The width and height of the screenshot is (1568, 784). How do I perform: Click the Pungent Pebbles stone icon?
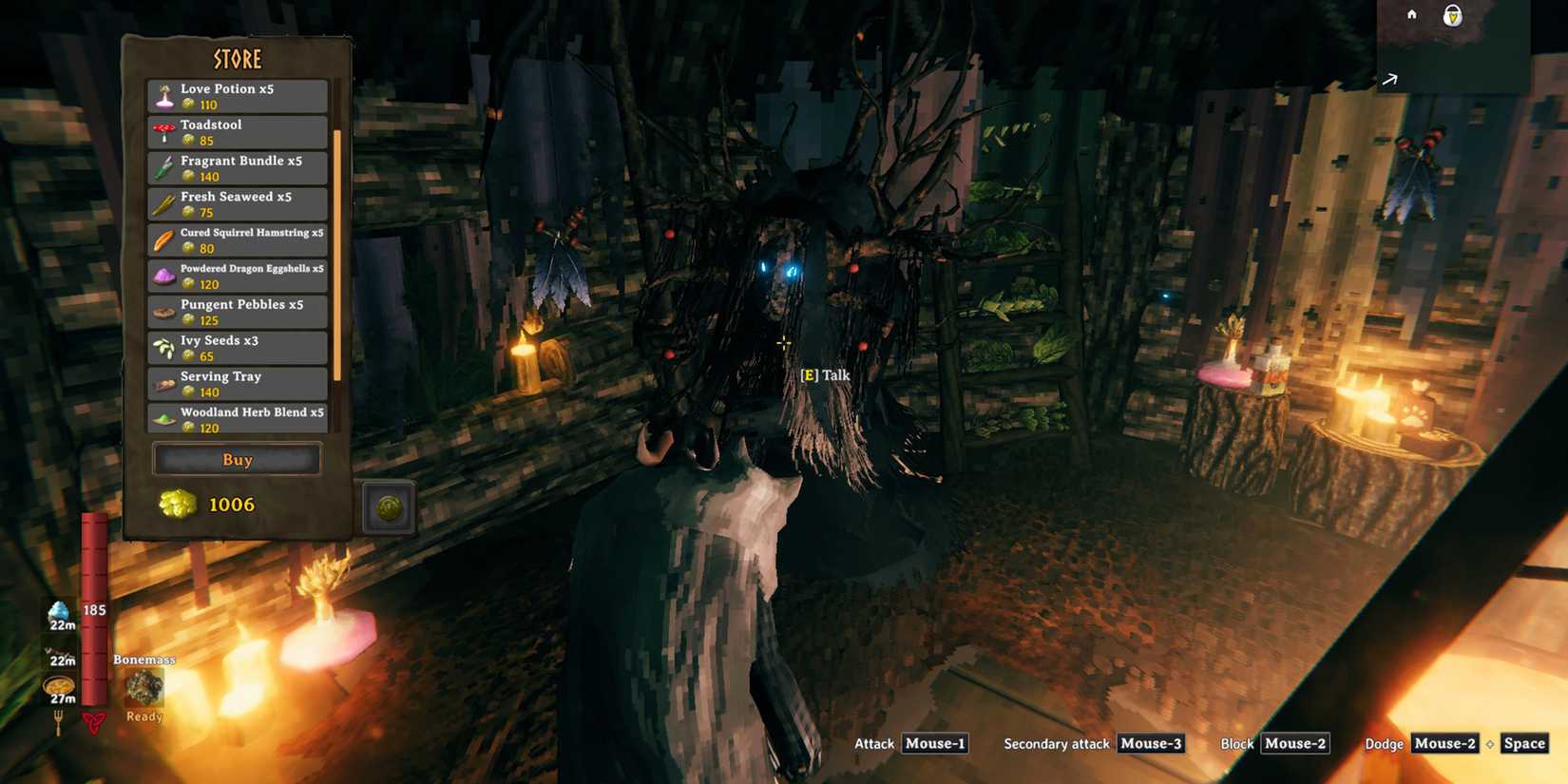[x=163, y=311]
